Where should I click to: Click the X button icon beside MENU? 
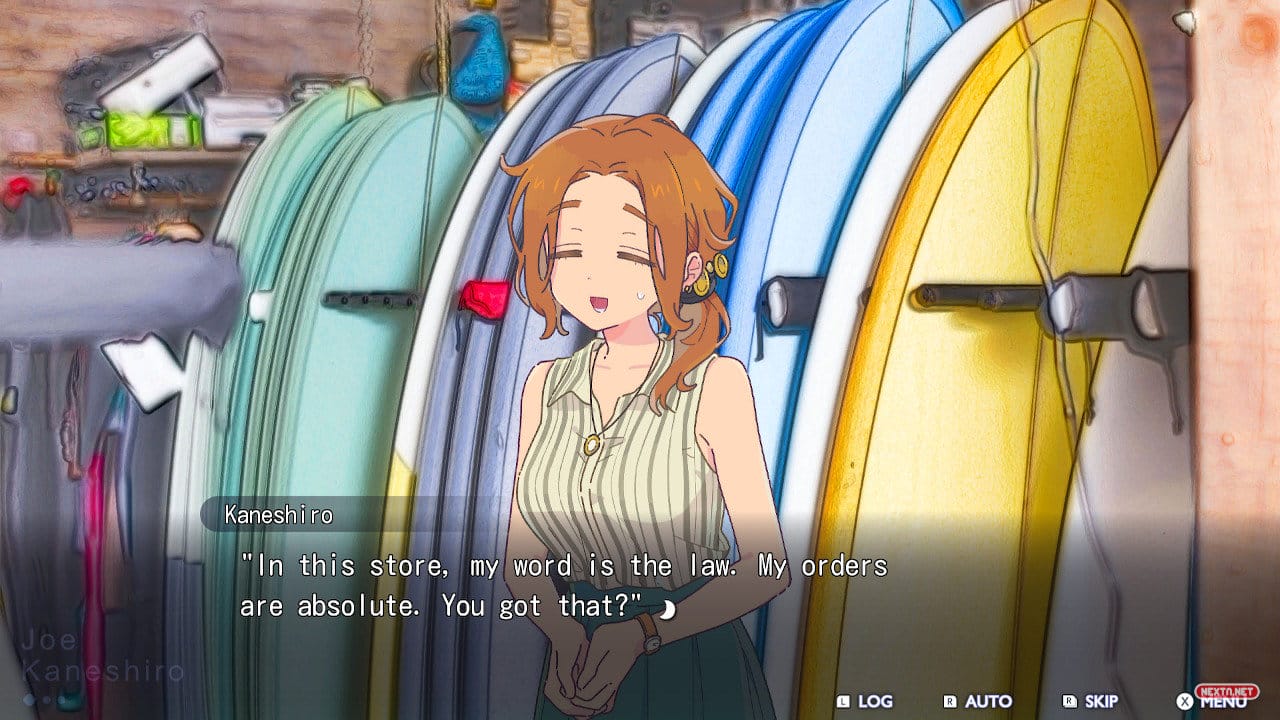(x=1185, y=700)
